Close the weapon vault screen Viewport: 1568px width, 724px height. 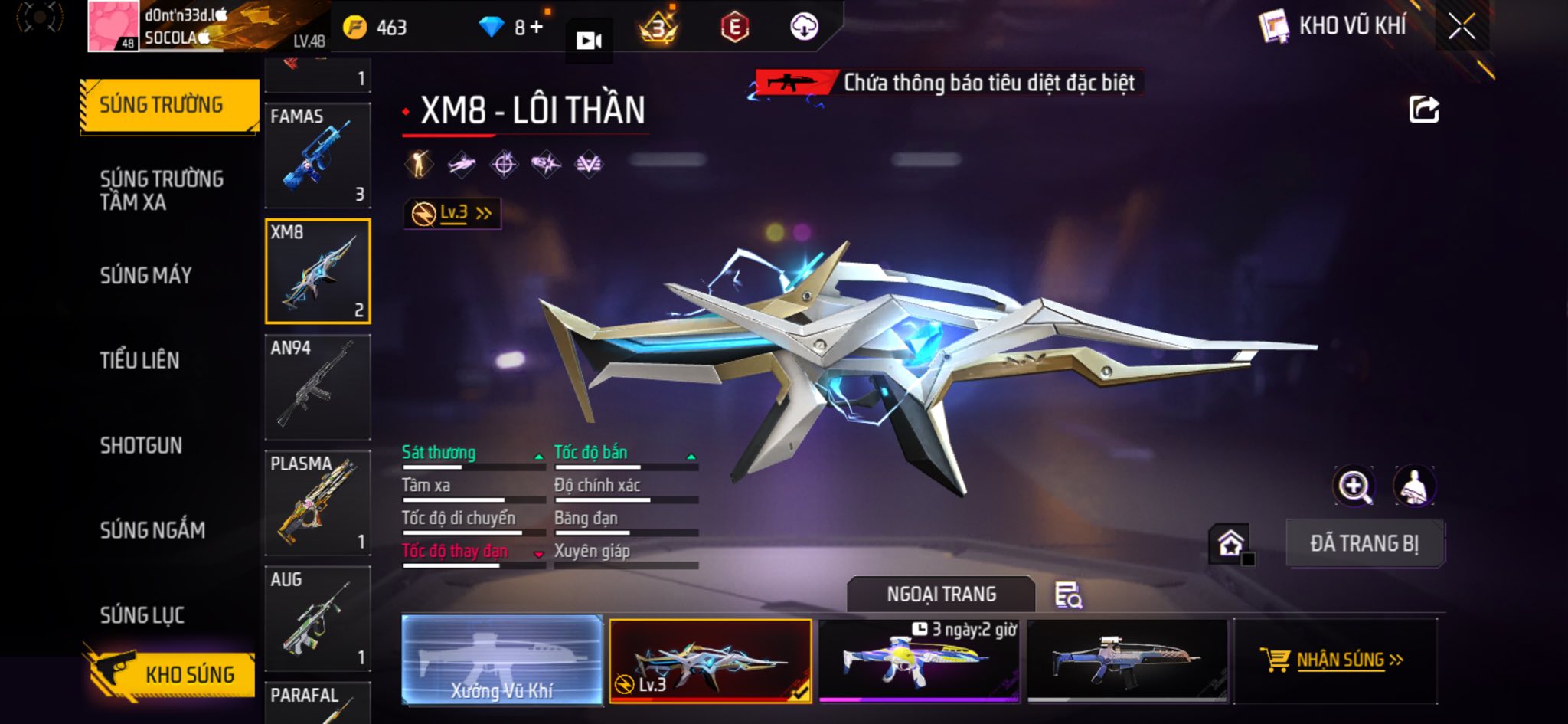click(1461, 28)
